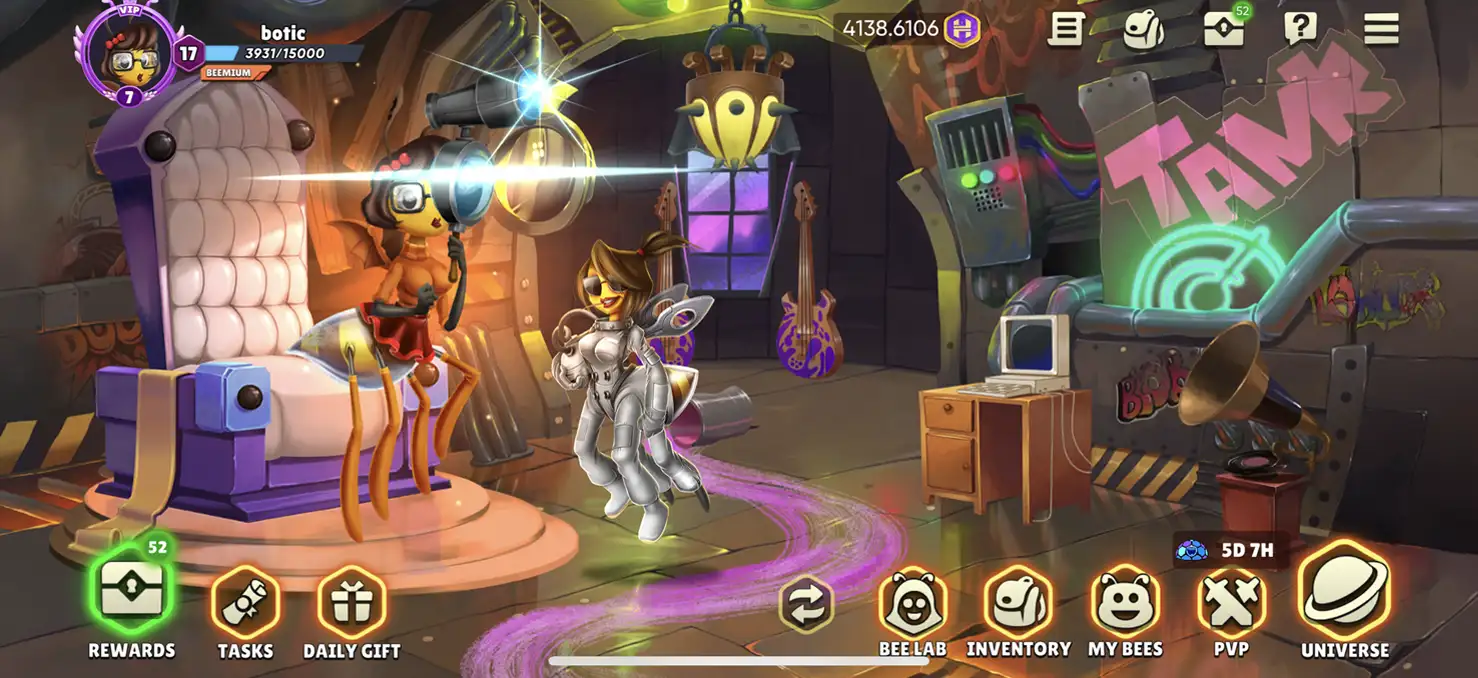Claim the Daily Gift

point(351,603)
